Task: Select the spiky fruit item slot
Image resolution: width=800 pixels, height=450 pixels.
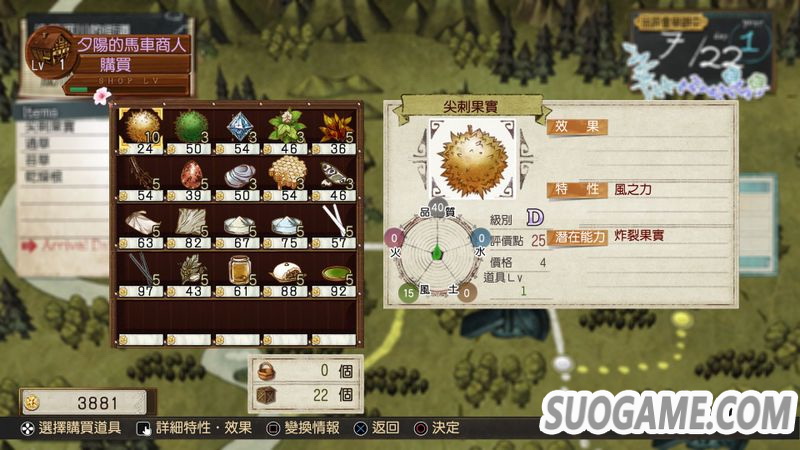Action: click(141, 126)
